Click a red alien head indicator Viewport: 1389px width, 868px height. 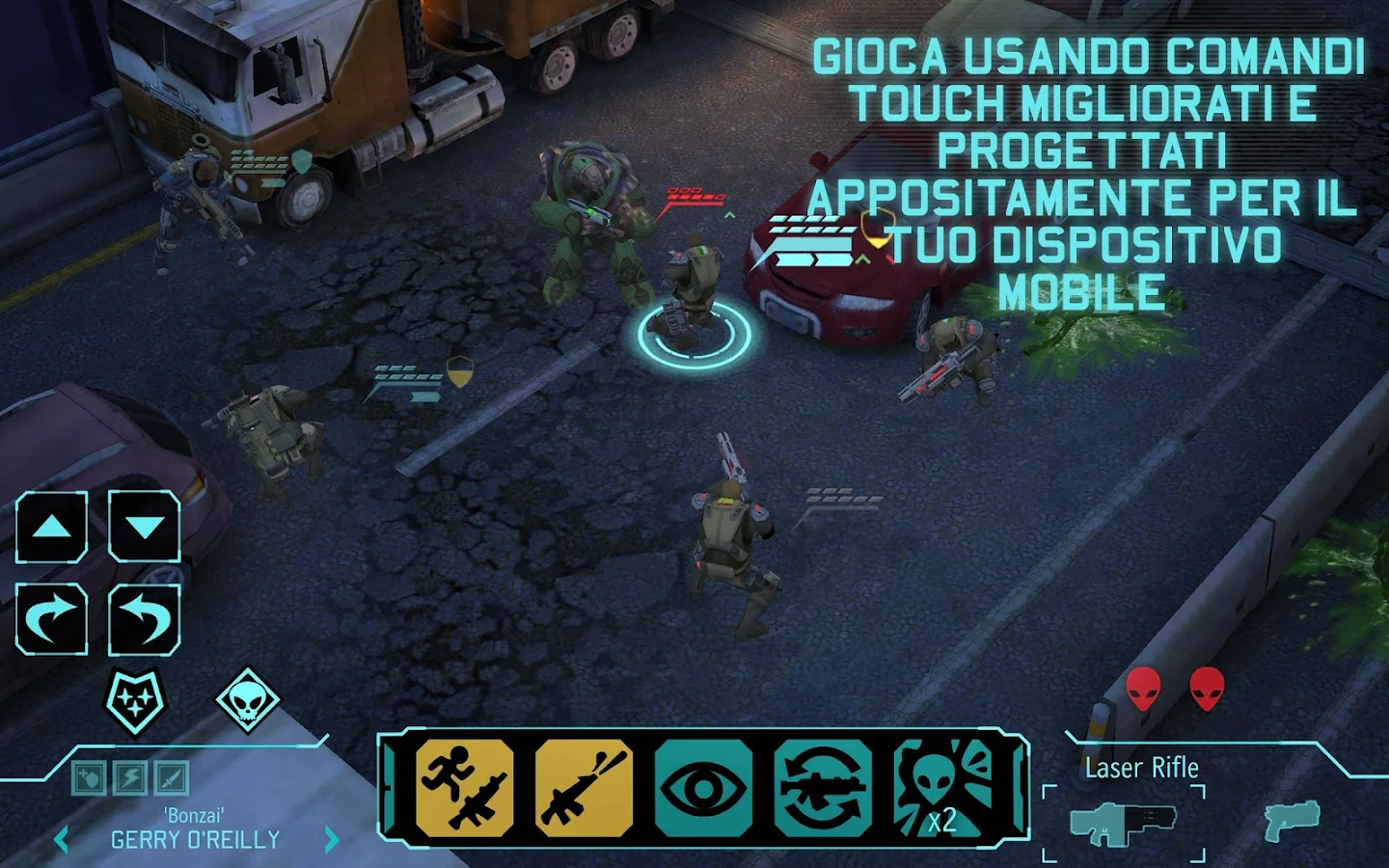1143,687
